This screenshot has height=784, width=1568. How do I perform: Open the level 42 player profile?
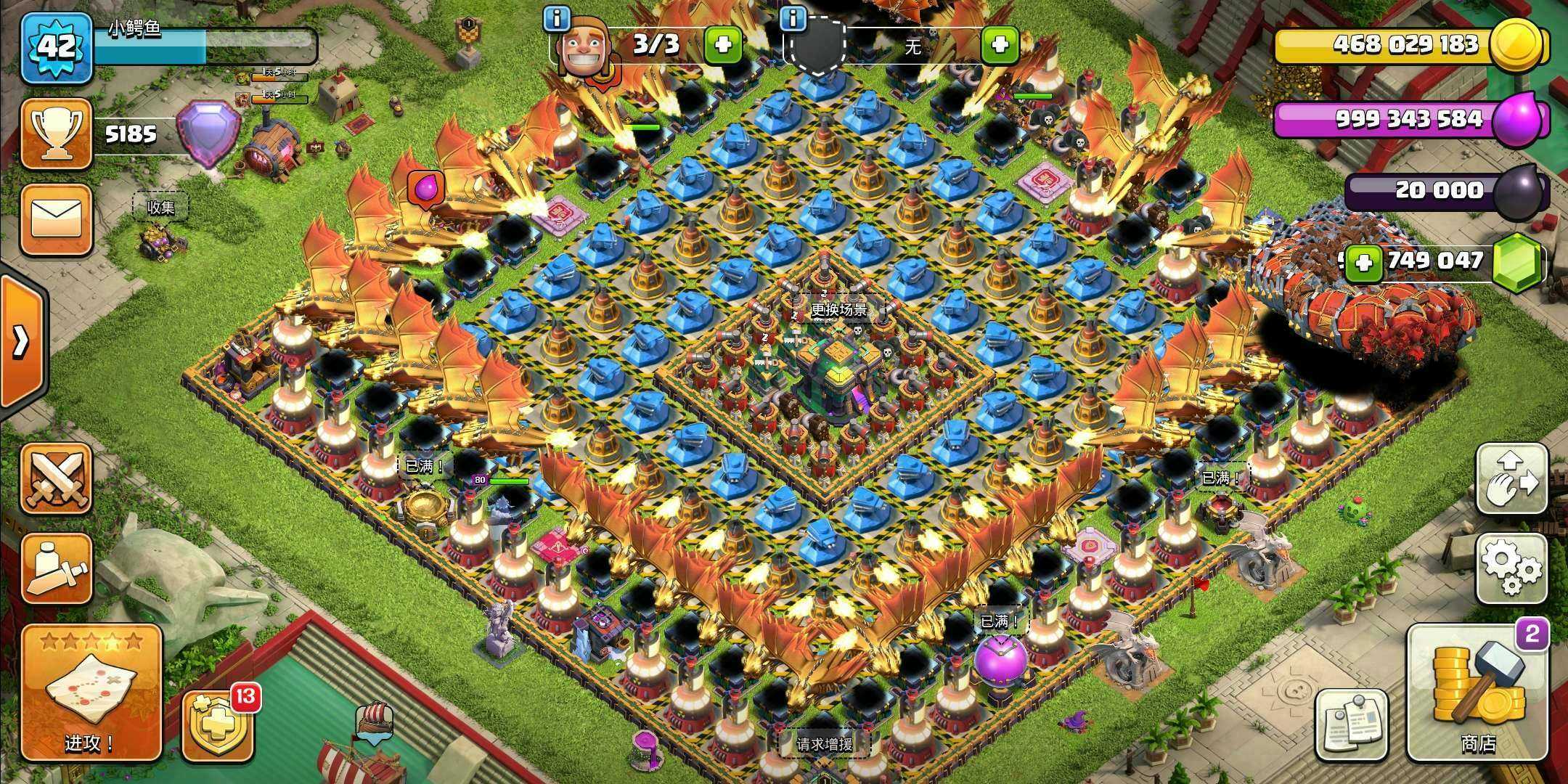pos(57,48)
